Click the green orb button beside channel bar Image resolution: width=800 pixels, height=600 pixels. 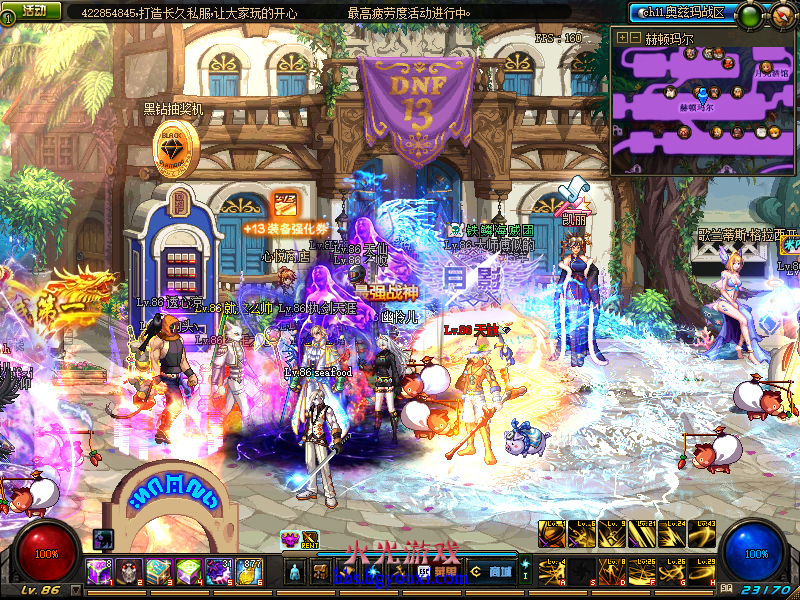point(748,15)
